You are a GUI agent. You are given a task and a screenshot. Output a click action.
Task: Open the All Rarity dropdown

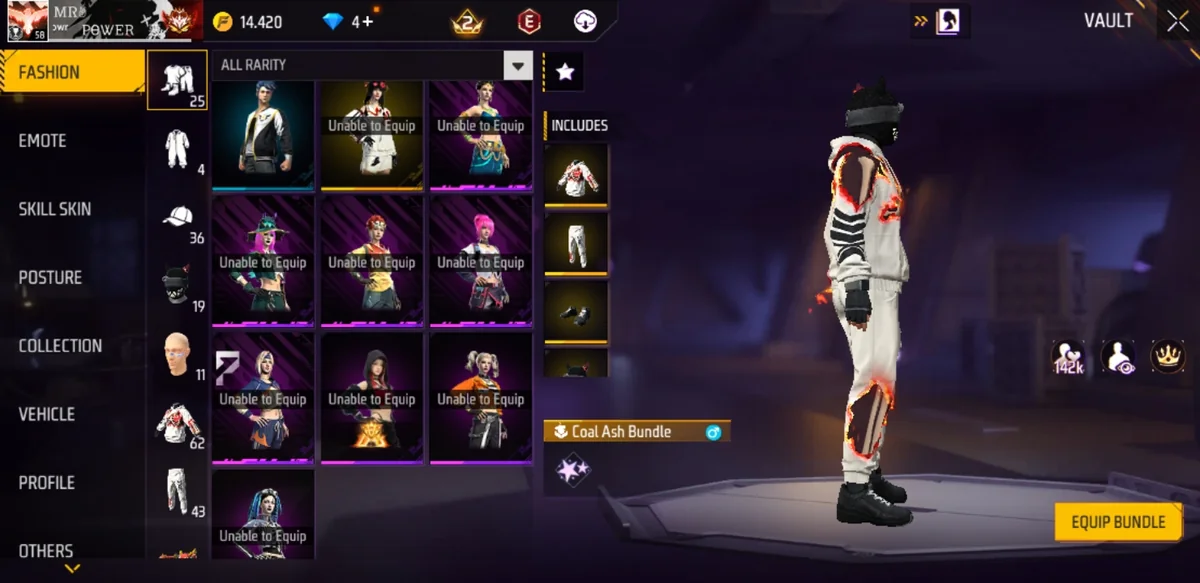(x=517, y=66)
